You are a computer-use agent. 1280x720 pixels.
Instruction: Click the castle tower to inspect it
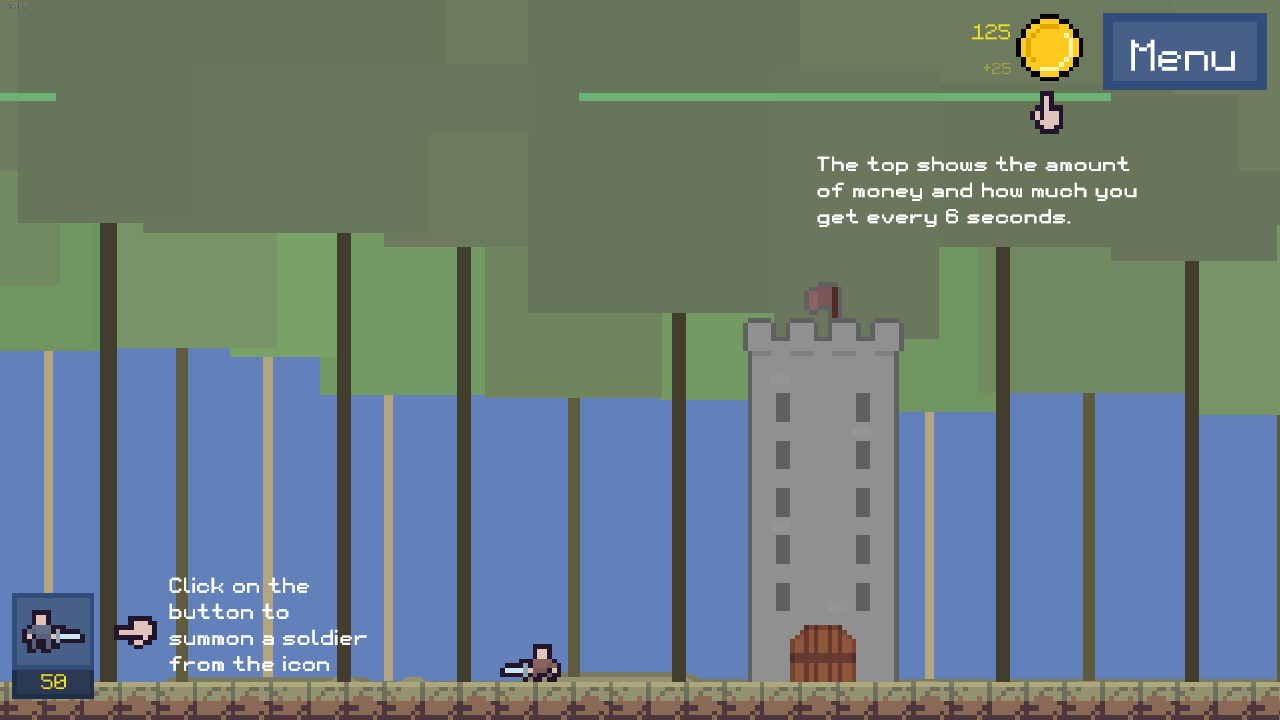[x=822, y=480]
